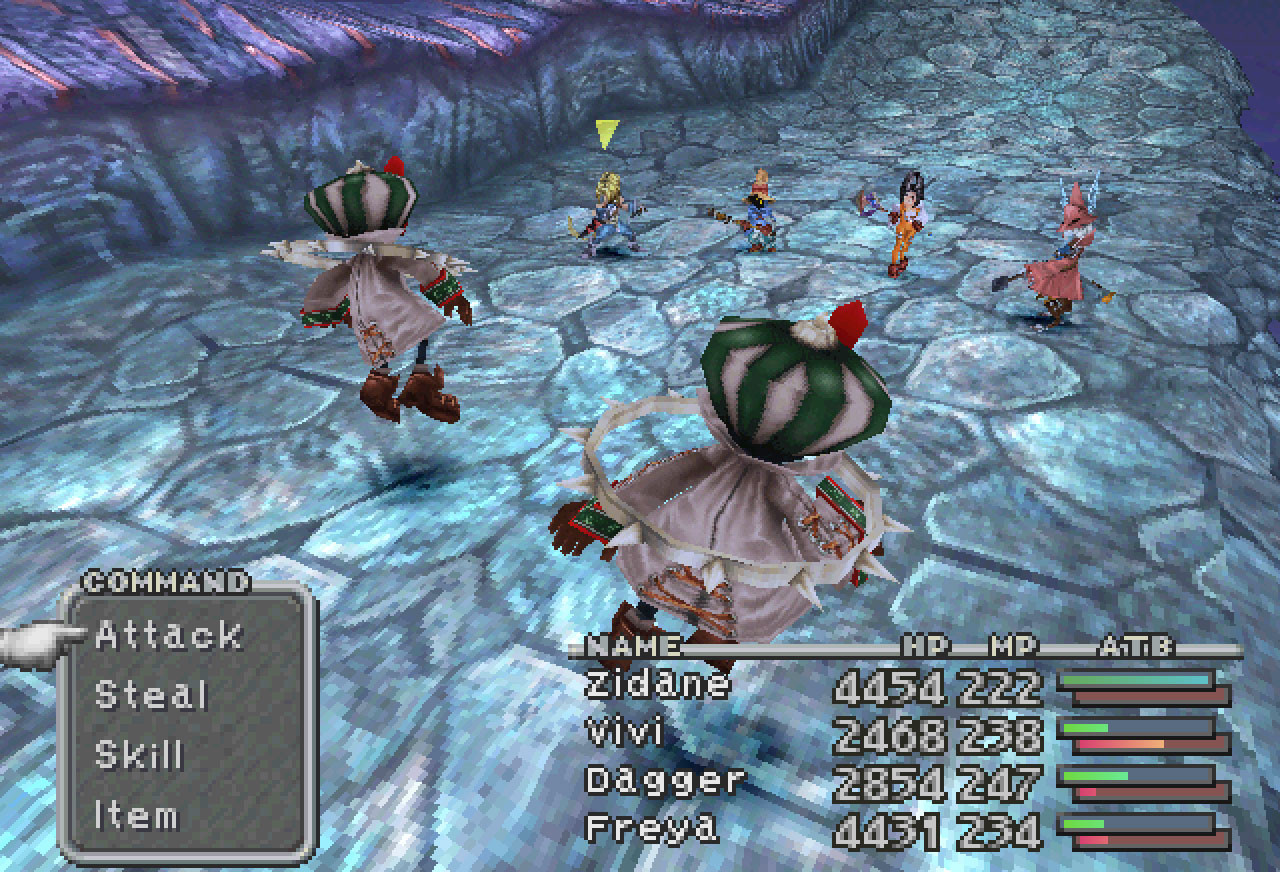Screen dimensions: 1280x872
Task: Choose the Attack command
Action: (168, 634)
